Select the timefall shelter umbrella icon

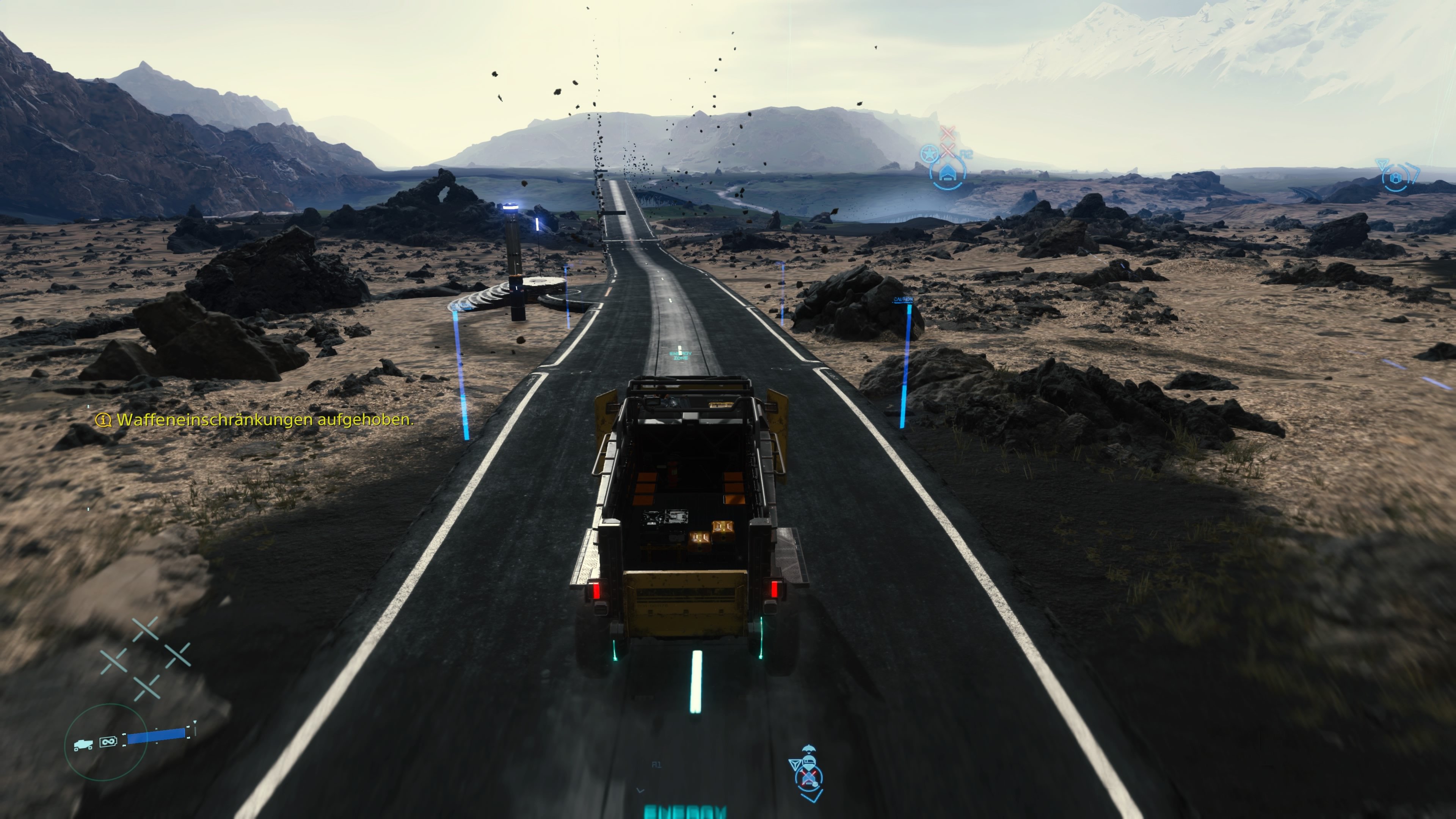pyautogui.click(x=810, y=748)
